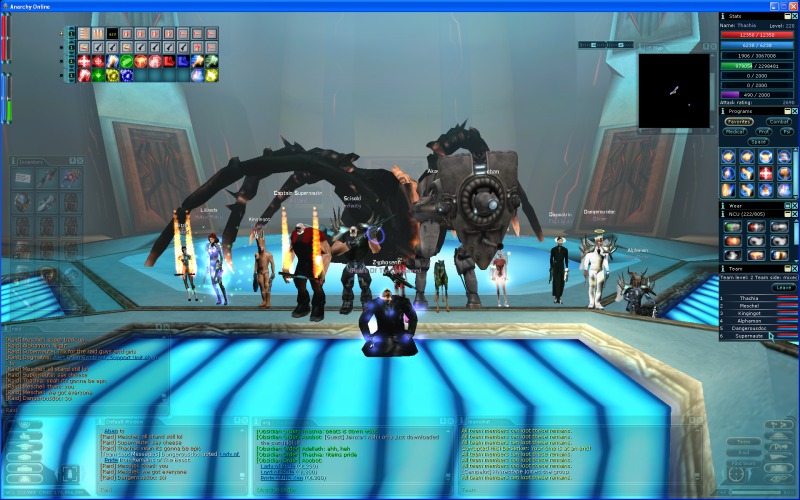Select the Medical programs category

point(734,131)
